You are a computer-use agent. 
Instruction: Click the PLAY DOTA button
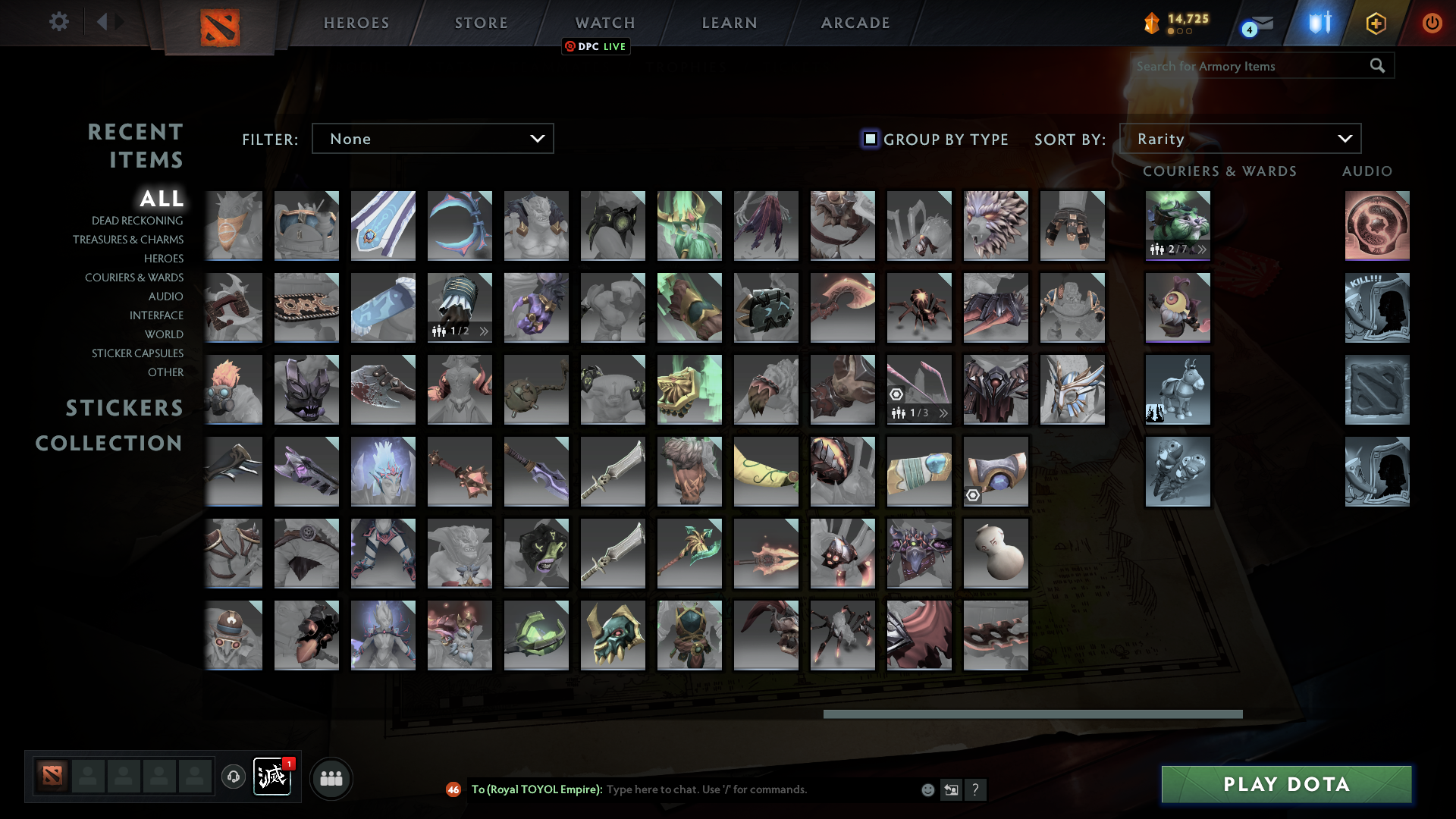pos(1285,784)
